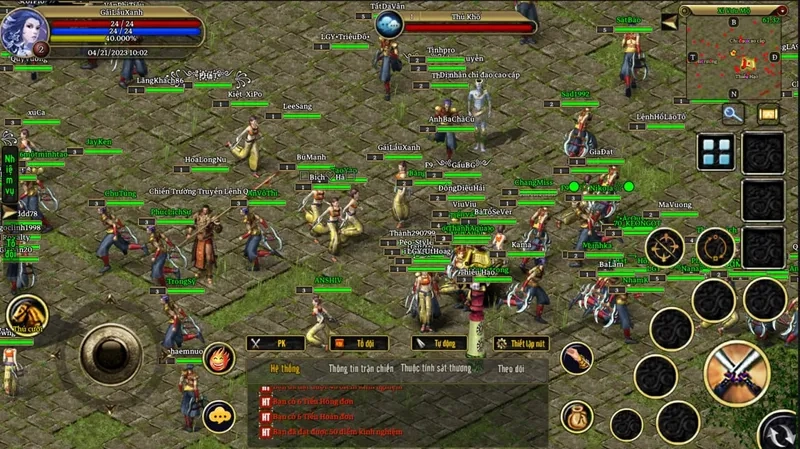Open the laughing face emote icon
The image size is (800, 449).
(219, 358)
